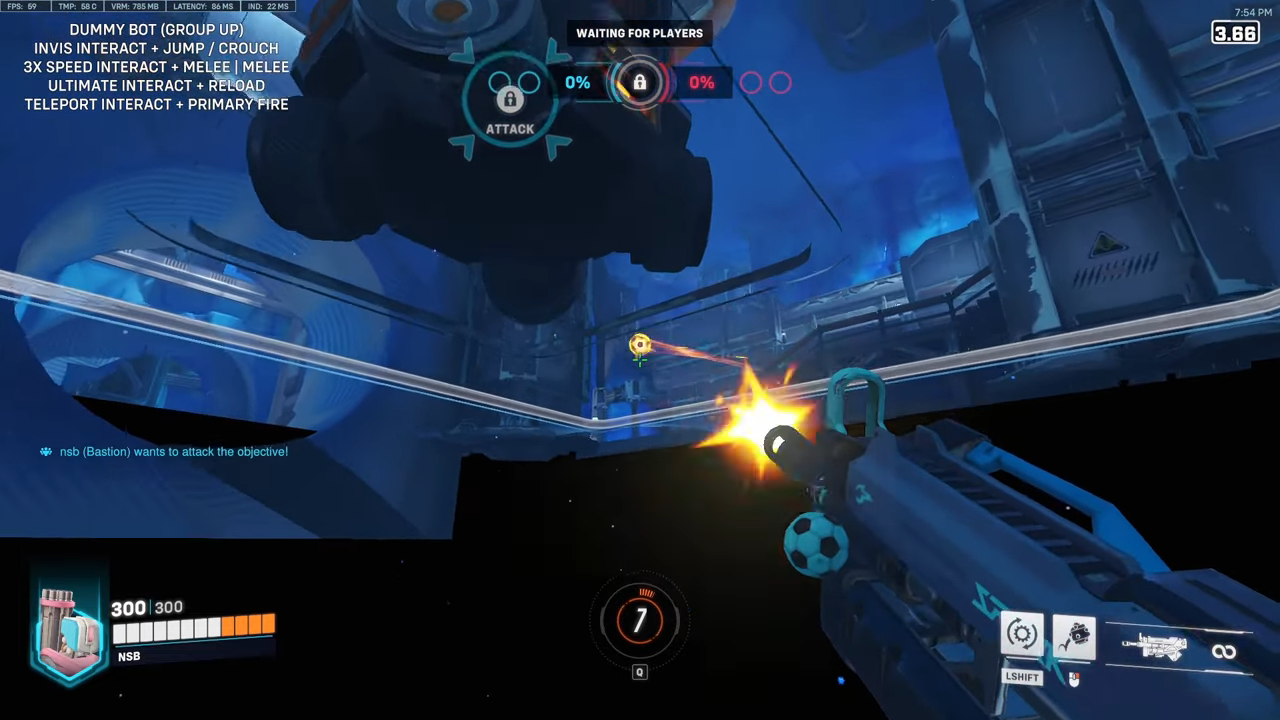Image resolution: width=1280 pixels, height=720 pixels.
Task: Click the 3.66 match timer
Action: tap(1236, 33)
